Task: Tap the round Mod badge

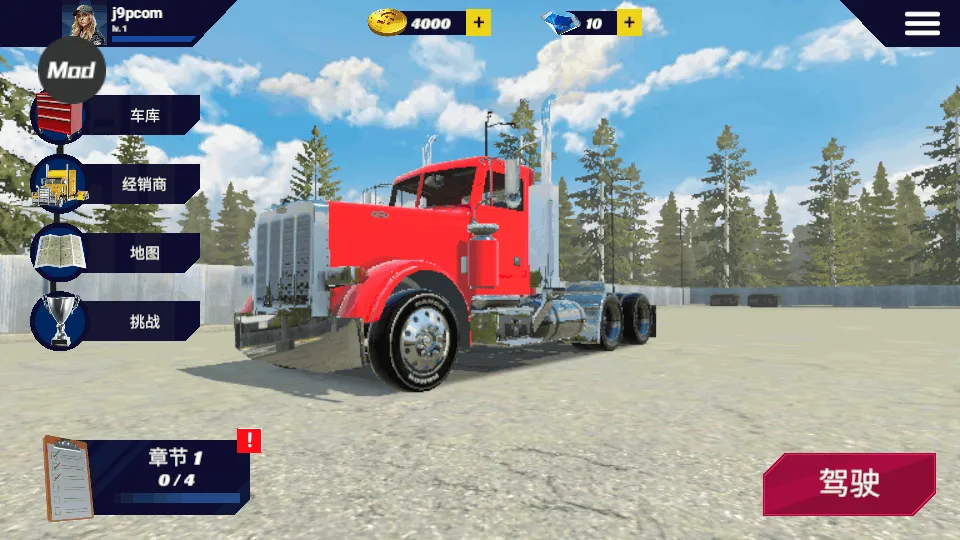Action: coord(71,70)
